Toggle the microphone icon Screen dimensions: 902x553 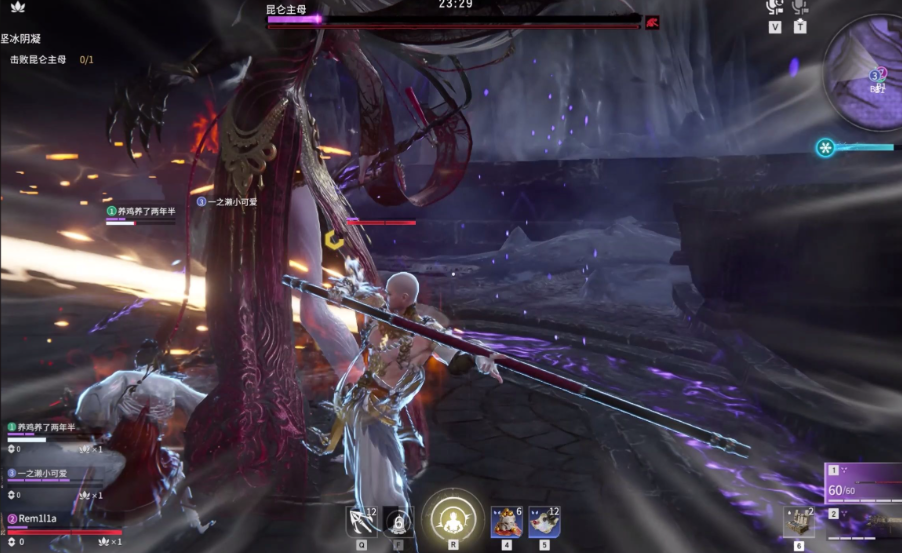pyautogui.click(x=800, y=8)
